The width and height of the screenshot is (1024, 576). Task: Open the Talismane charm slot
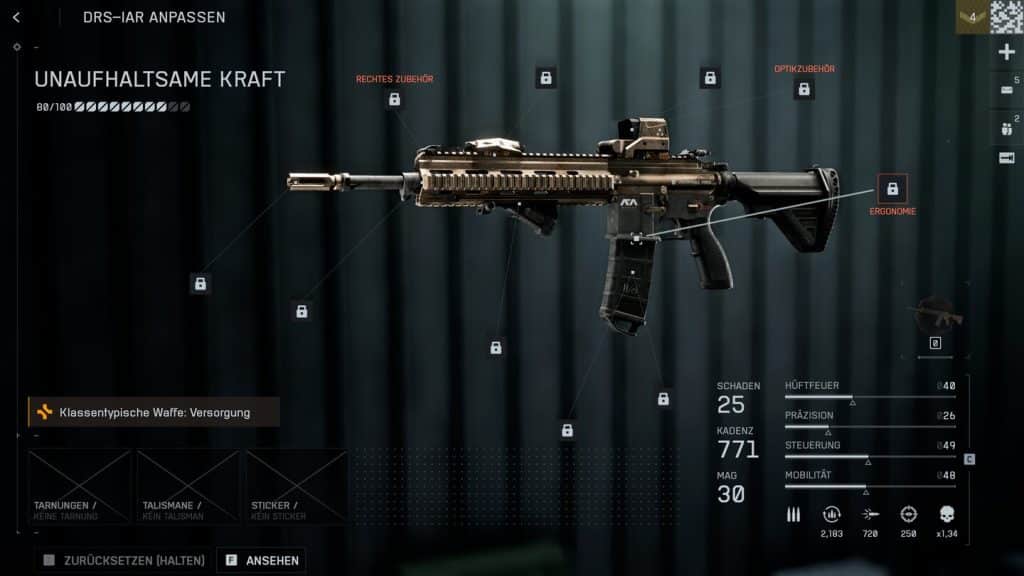click(188, 487)
